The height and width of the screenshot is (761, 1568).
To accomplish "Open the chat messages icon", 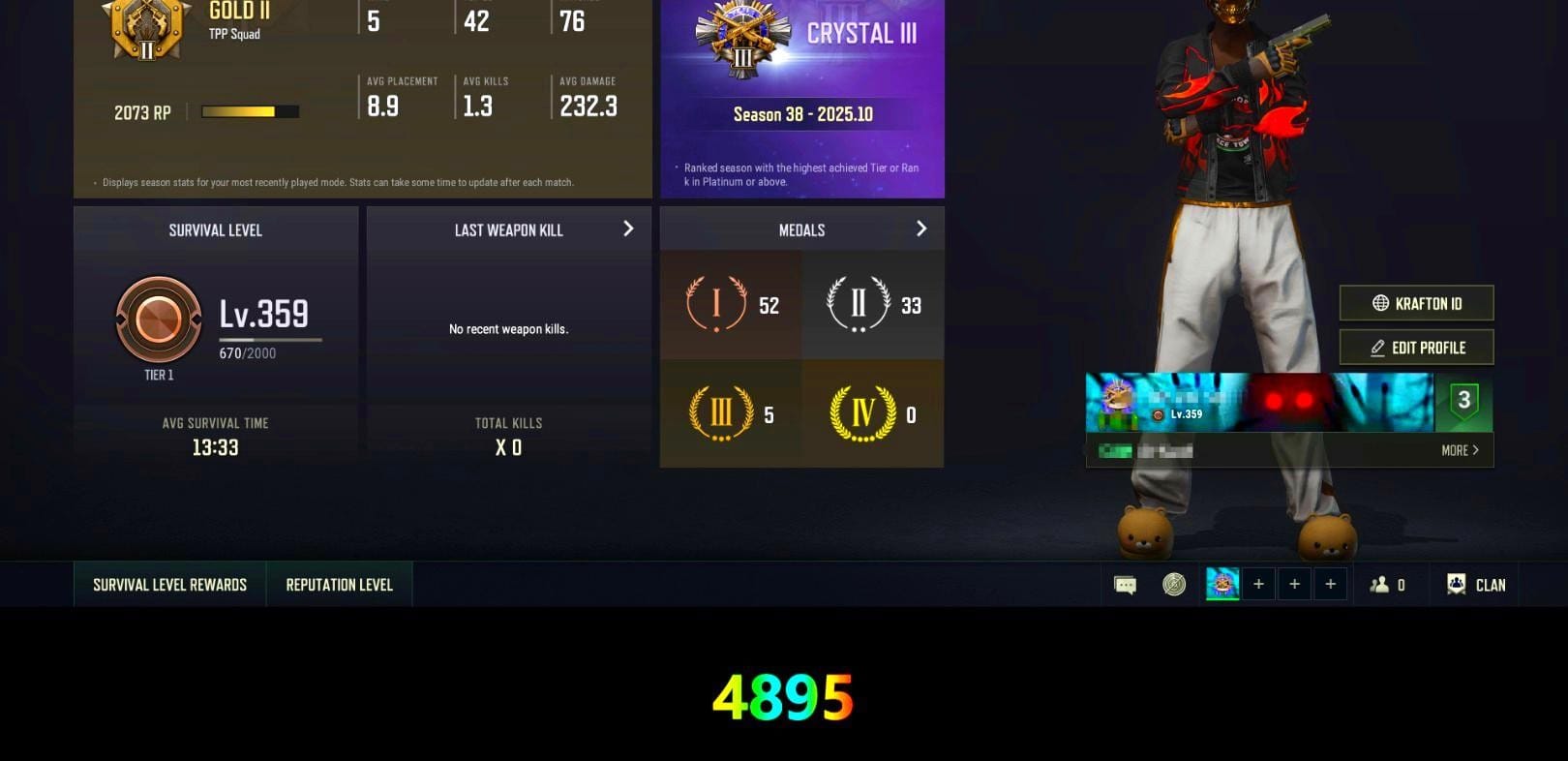I will coord(1125,583).
